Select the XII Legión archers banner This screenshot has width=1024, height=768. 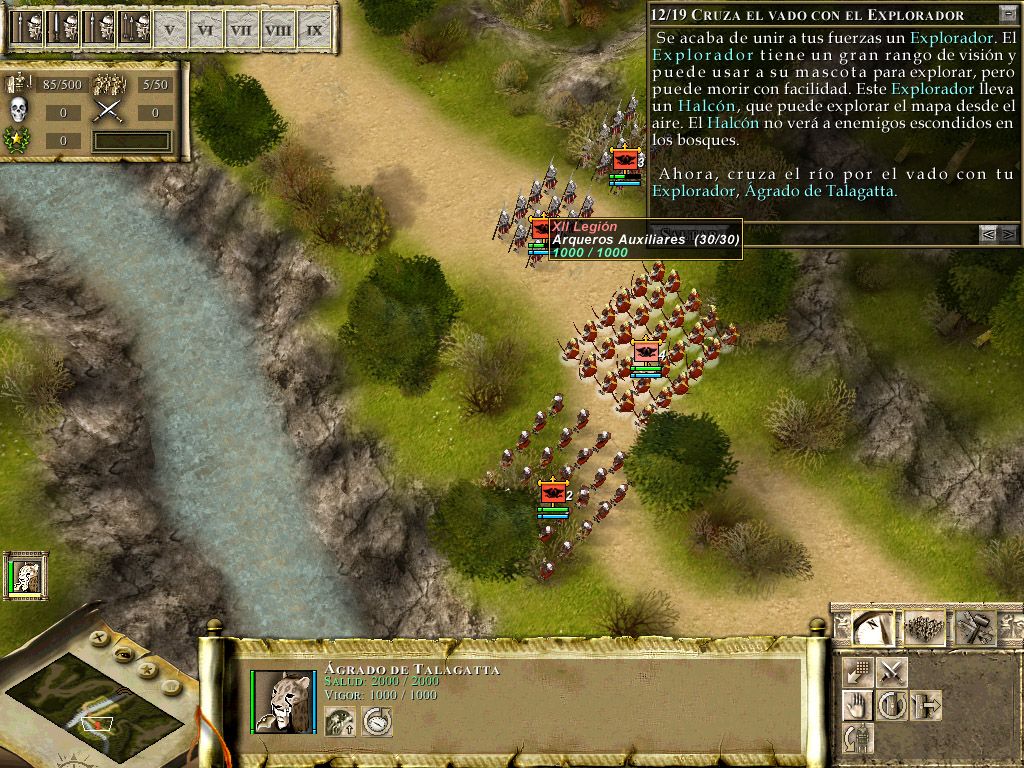[542, 230]
